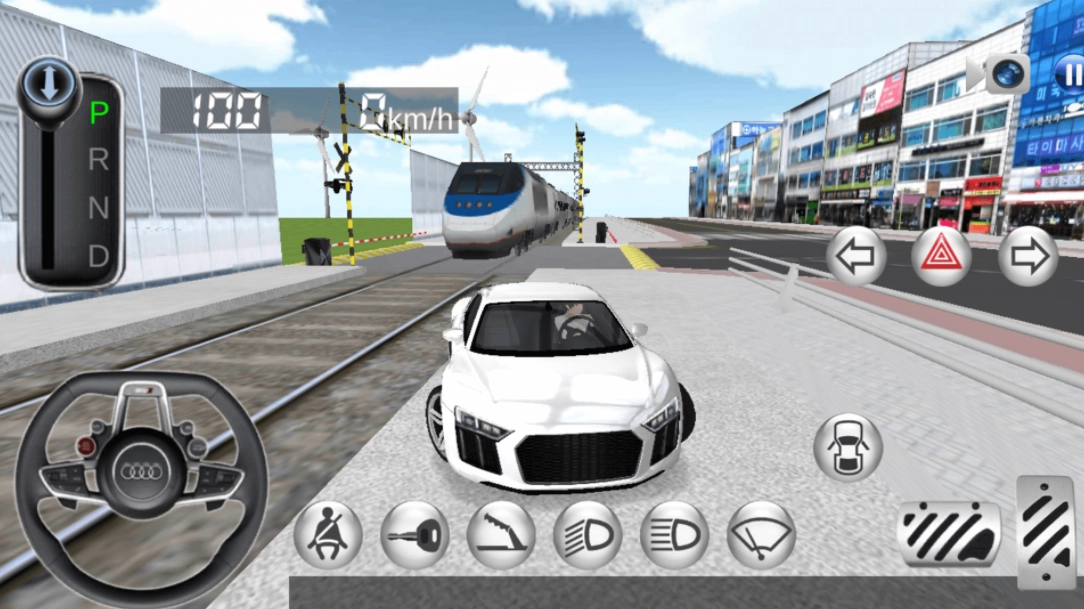The image size is (1084, 609).
Task: Activate the red hazard lights button
Action: 941,256
